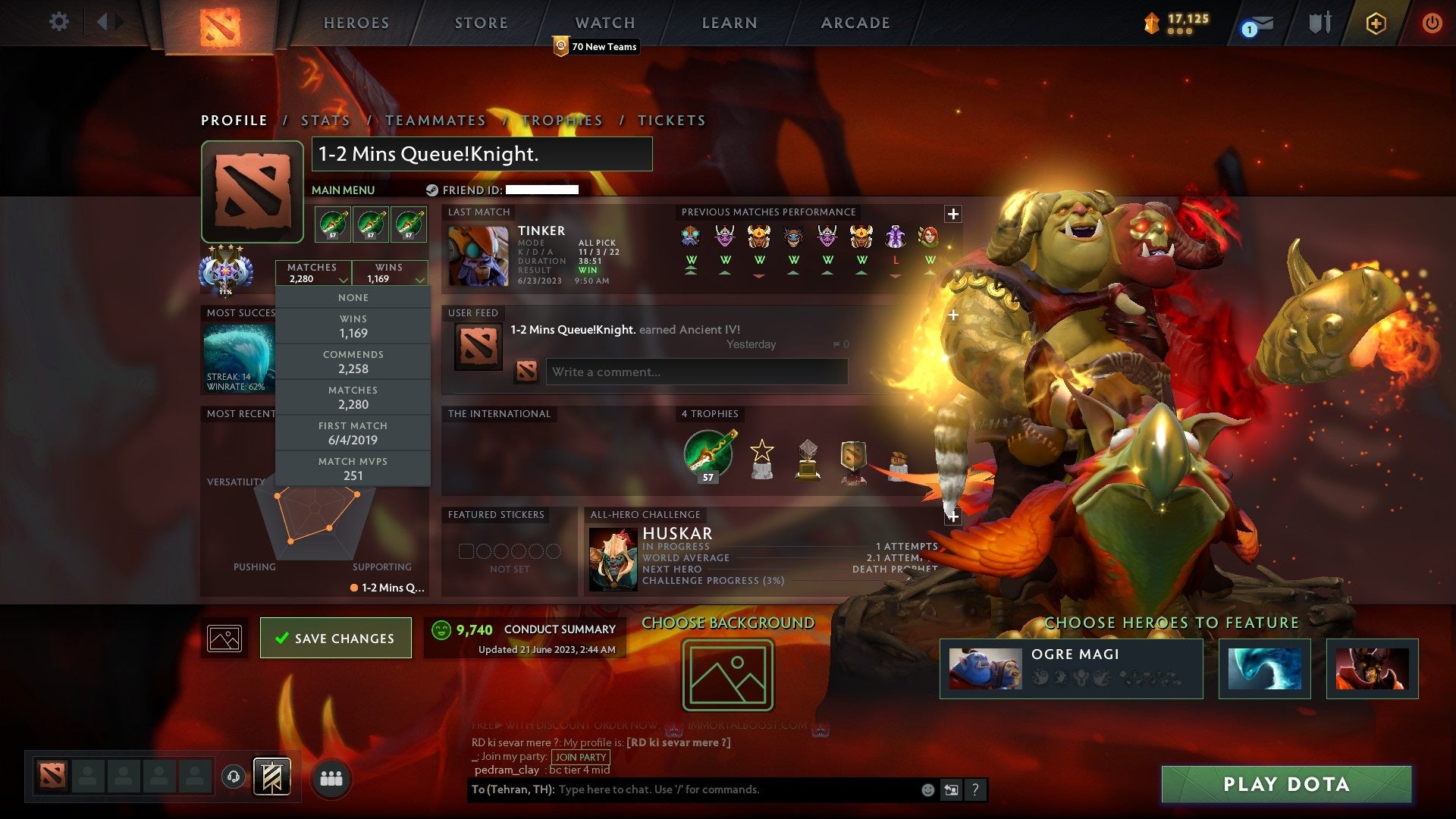Click the JOIN PARTY link in chat

[x=579, y=757]
